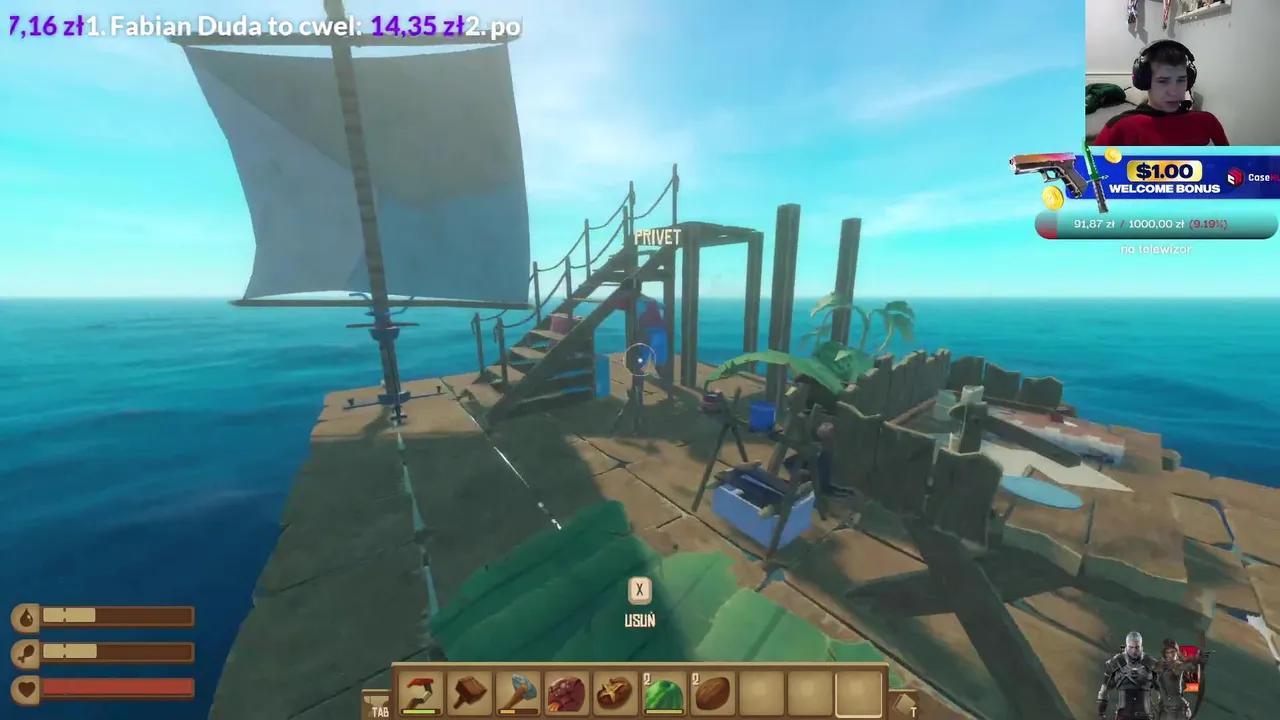The width and height of the screenshot is (1280, 720).
Task: Open the notebook icon beside the hotbar
Action: pyautogui.click(x=903, y=704)
